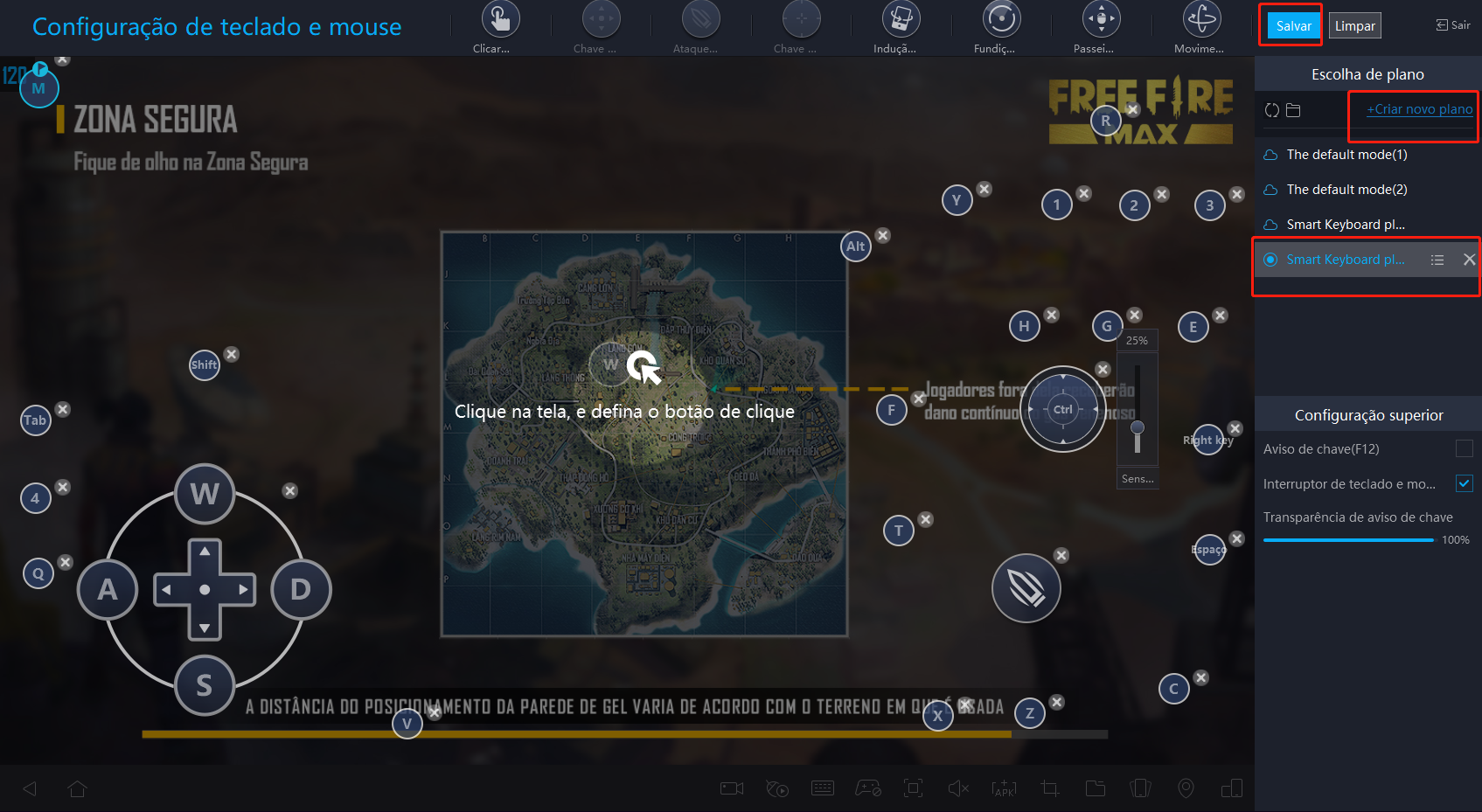The image size is (1482, 812).
Task: Select The default mode(2) plan
Action: click(1346, 189)
